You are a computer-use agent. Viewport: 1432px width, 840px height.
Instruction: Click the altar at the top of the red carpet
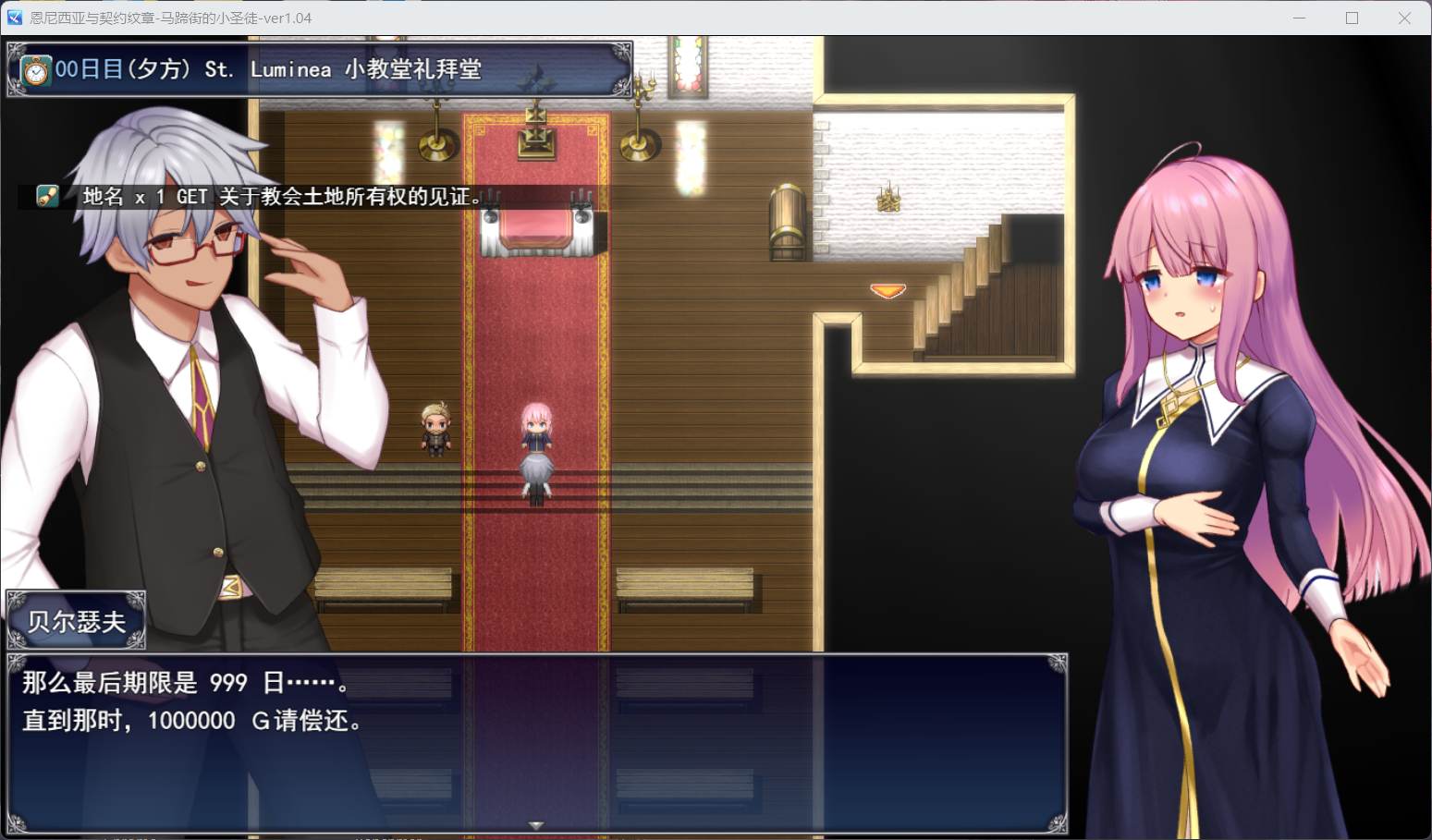536,226
